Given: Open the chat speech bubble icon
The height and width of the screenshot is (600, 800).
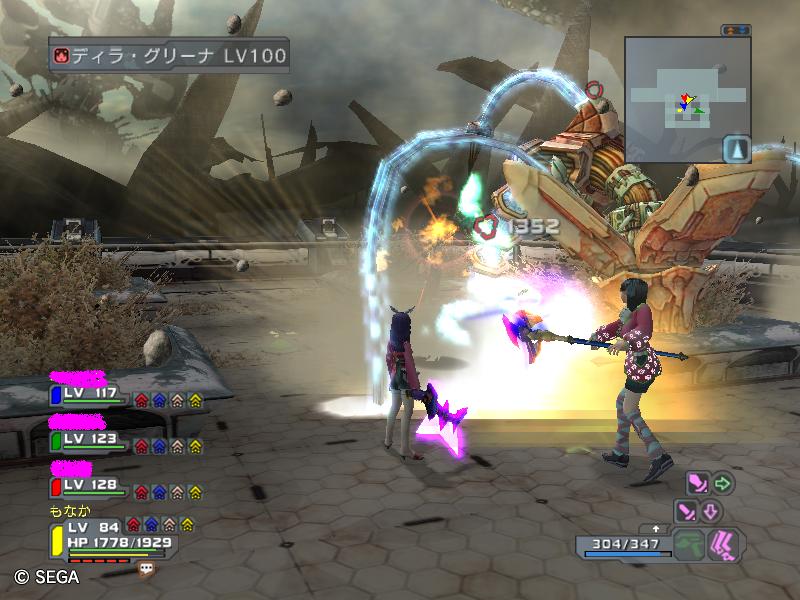Looking at the screenshot, I should (147, 568).
